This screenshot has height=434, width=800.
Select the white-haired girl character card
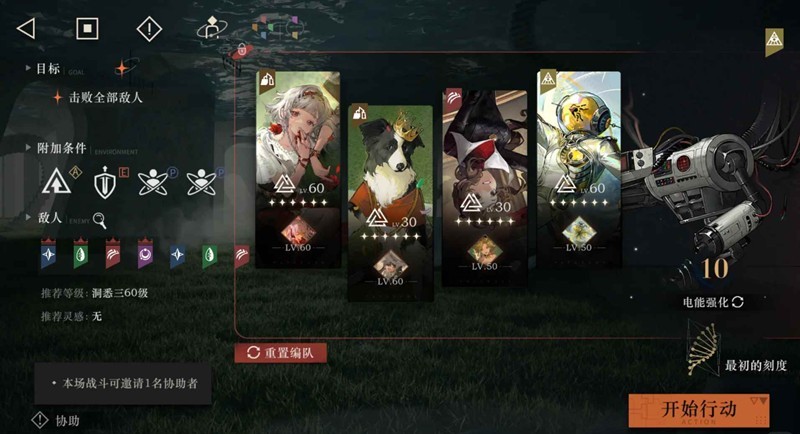[298, 140]
